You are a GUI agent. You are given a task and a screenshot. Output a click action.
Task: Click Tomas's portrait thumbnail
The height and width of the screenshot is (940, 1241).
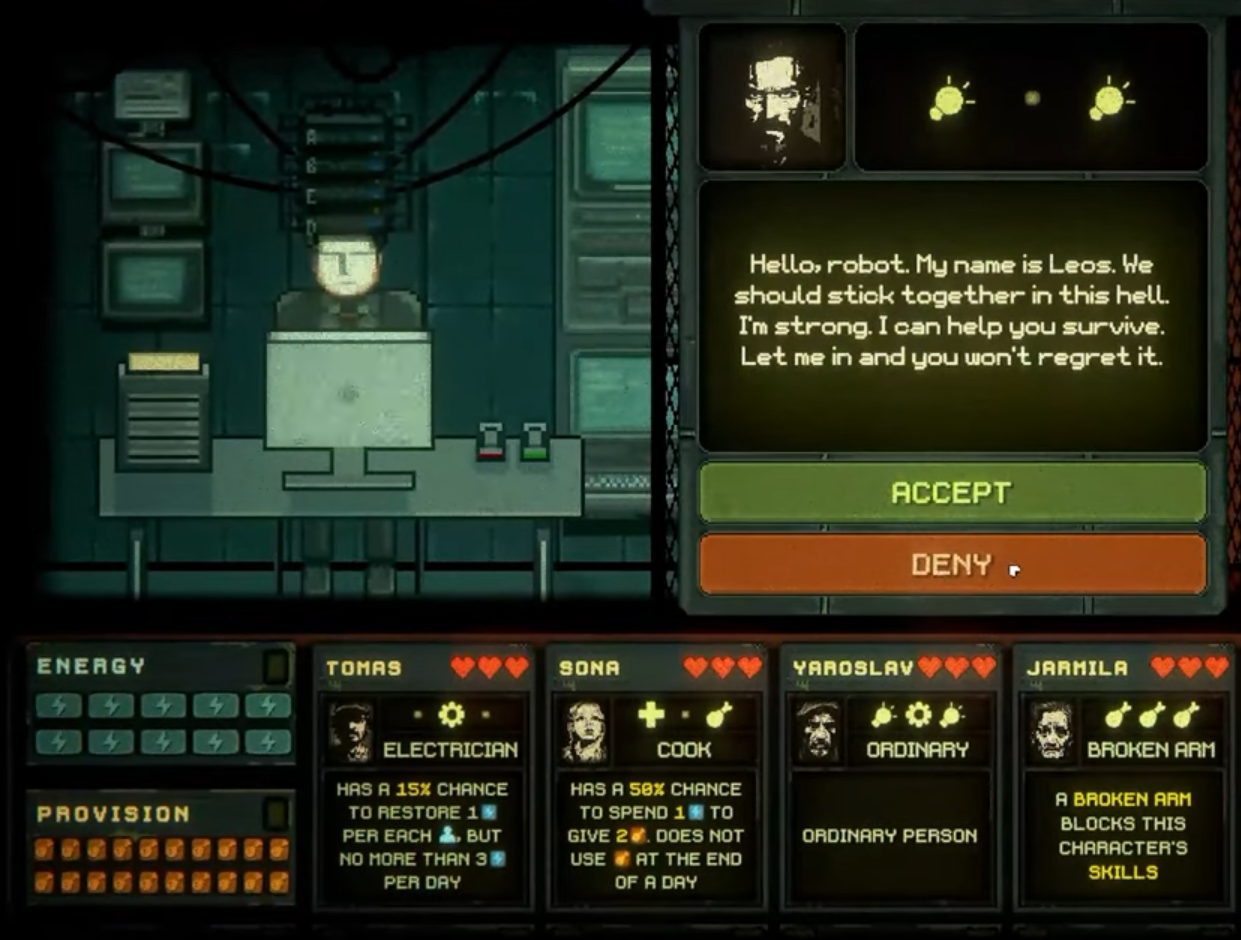point(351,731)
